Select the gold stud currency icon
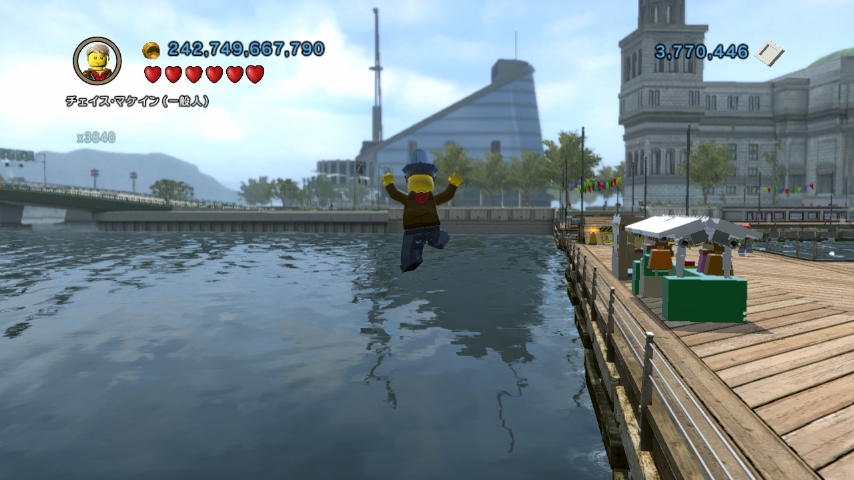Image resolution: width=854 pixels, height=480 pixels. pos(151,50)
